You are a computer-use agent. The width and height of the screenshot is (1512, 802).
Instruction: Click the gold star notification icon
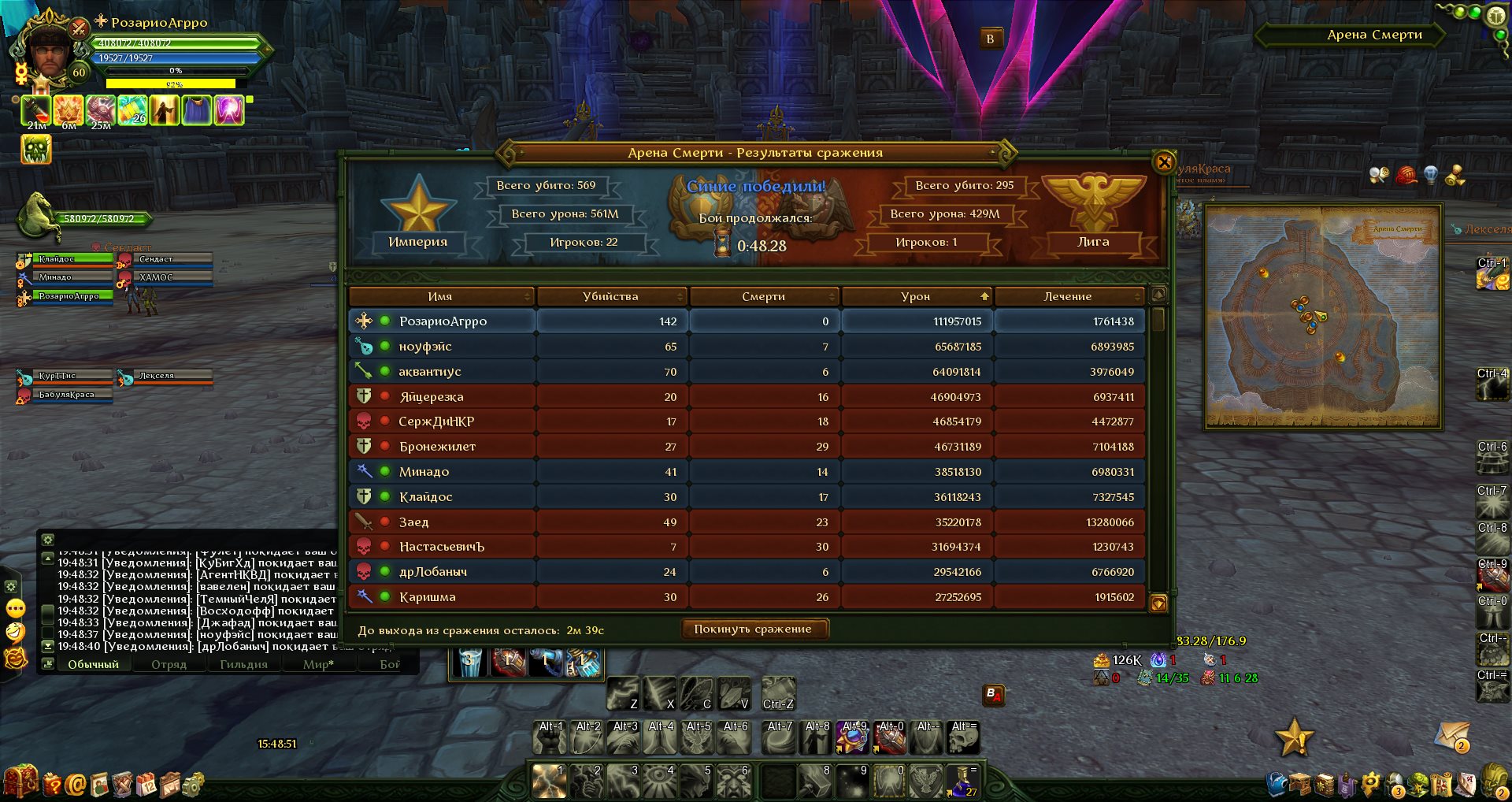click(x=1293, y=737)
